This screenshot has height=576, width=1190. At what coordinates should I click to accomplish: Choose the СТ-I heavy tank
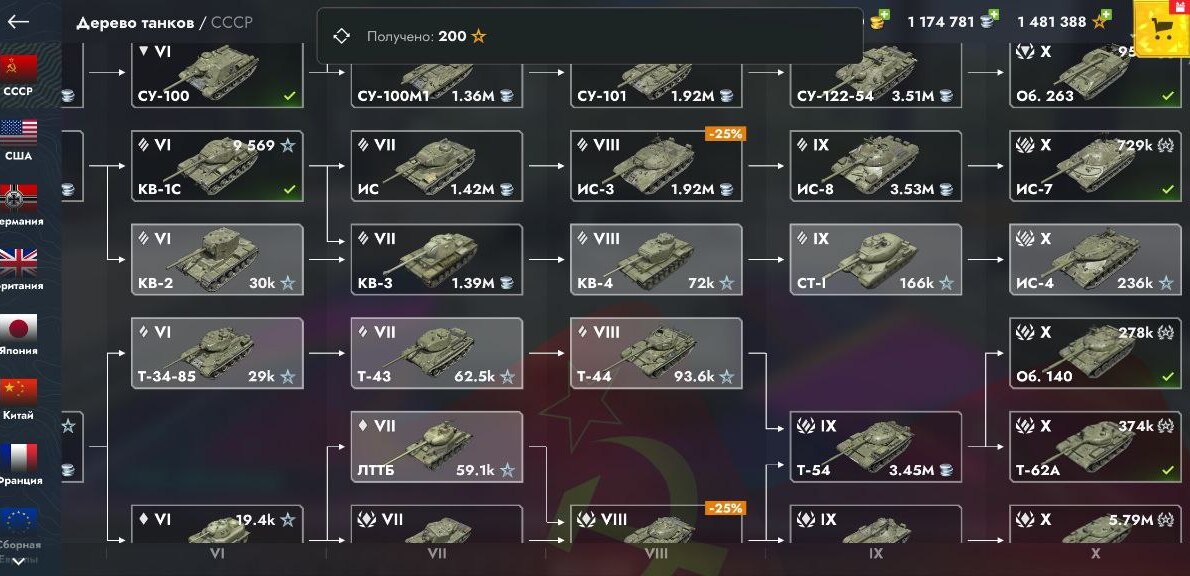[876, 260]
